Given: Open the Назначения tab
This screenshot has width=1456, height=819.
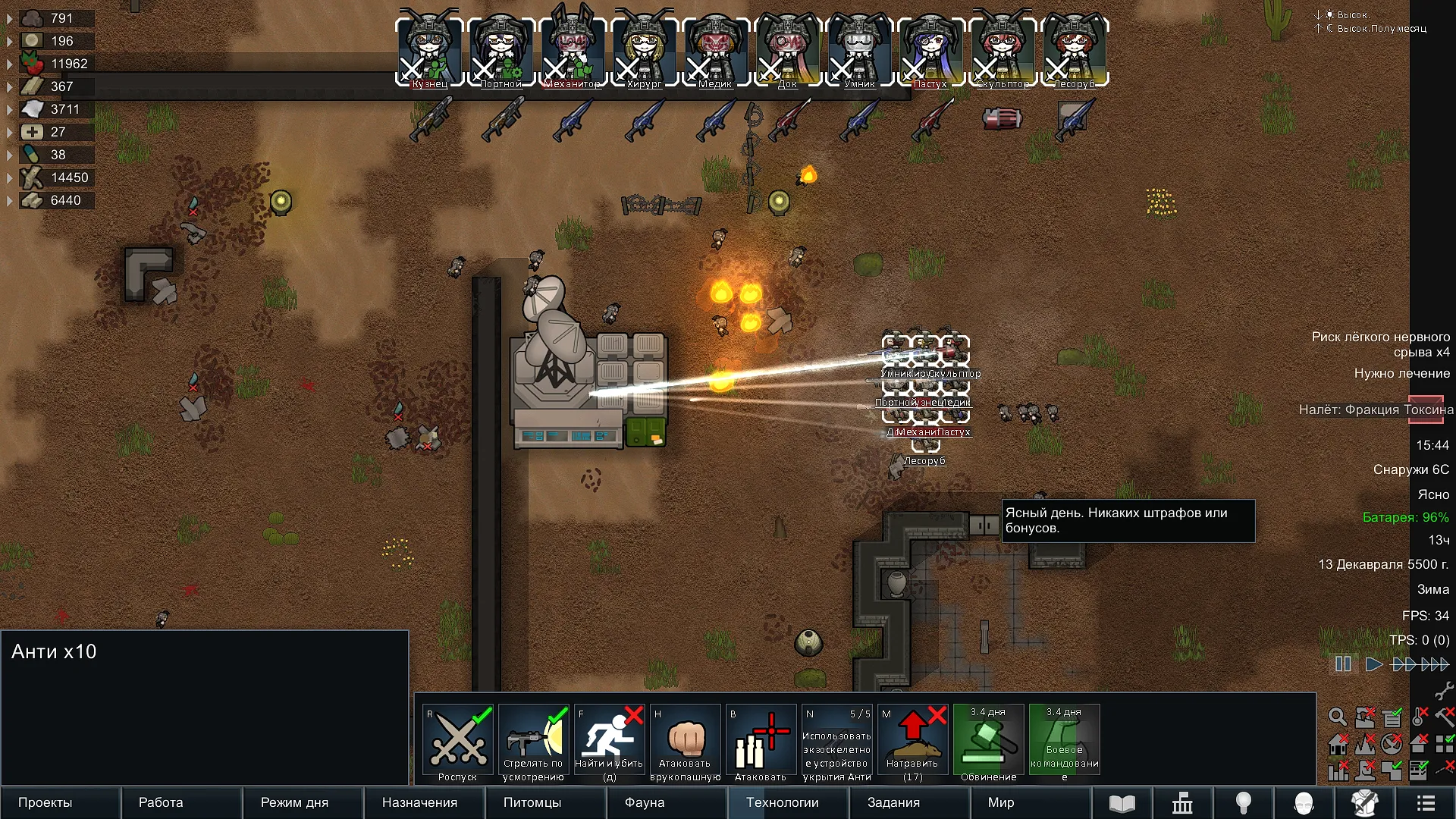Looking at the screenshot, I should pyautogui.click(x=419, y=802).
